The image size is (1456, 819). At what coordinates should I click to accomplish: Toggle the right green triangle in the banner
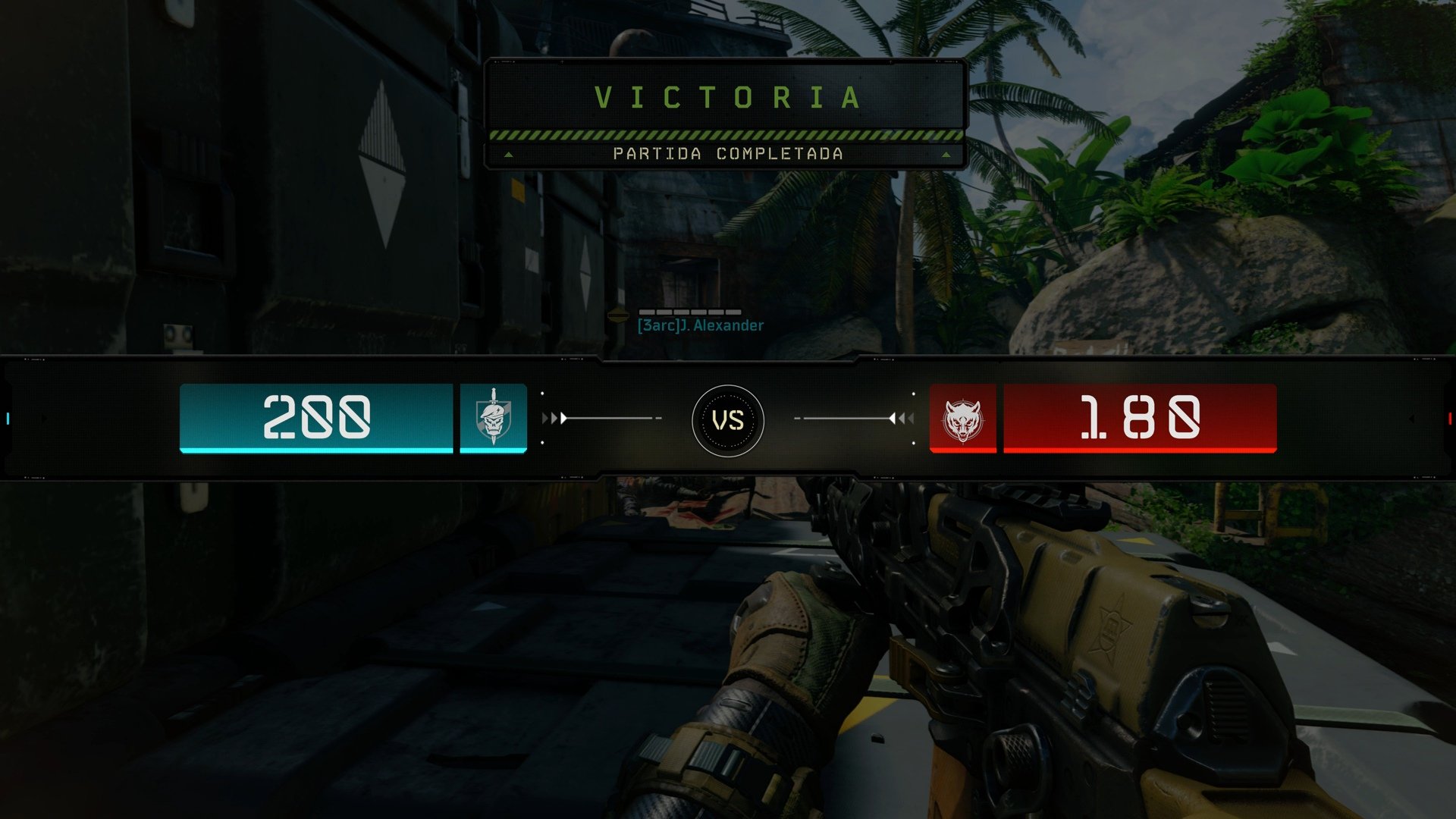[x=946, y=154]
